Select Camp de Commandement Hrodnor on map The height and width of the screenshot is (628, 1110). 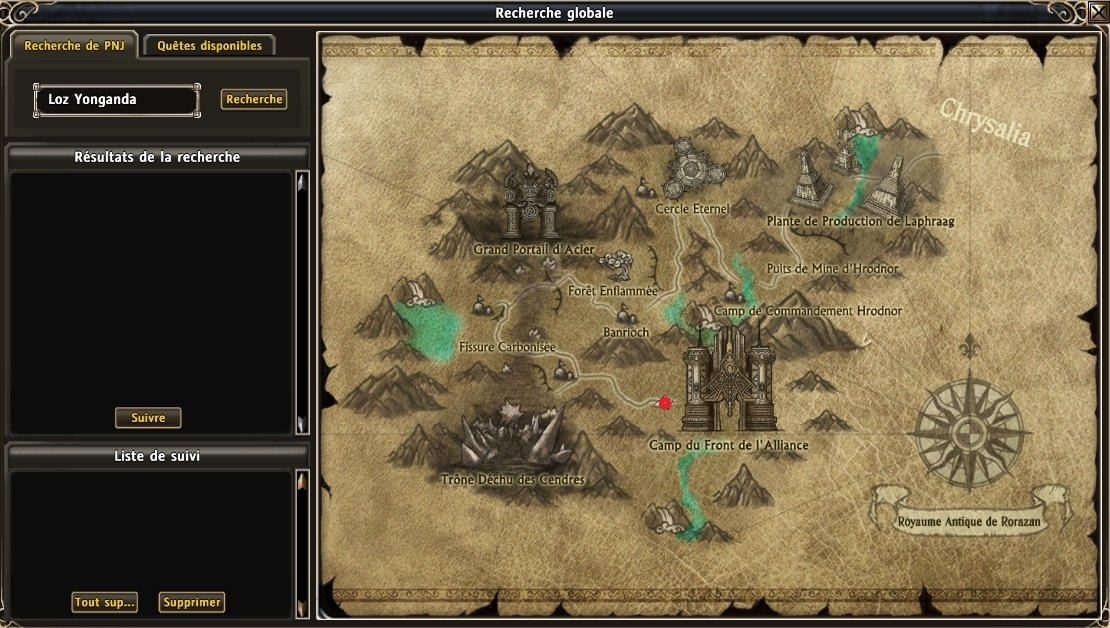tap(808, 311)
